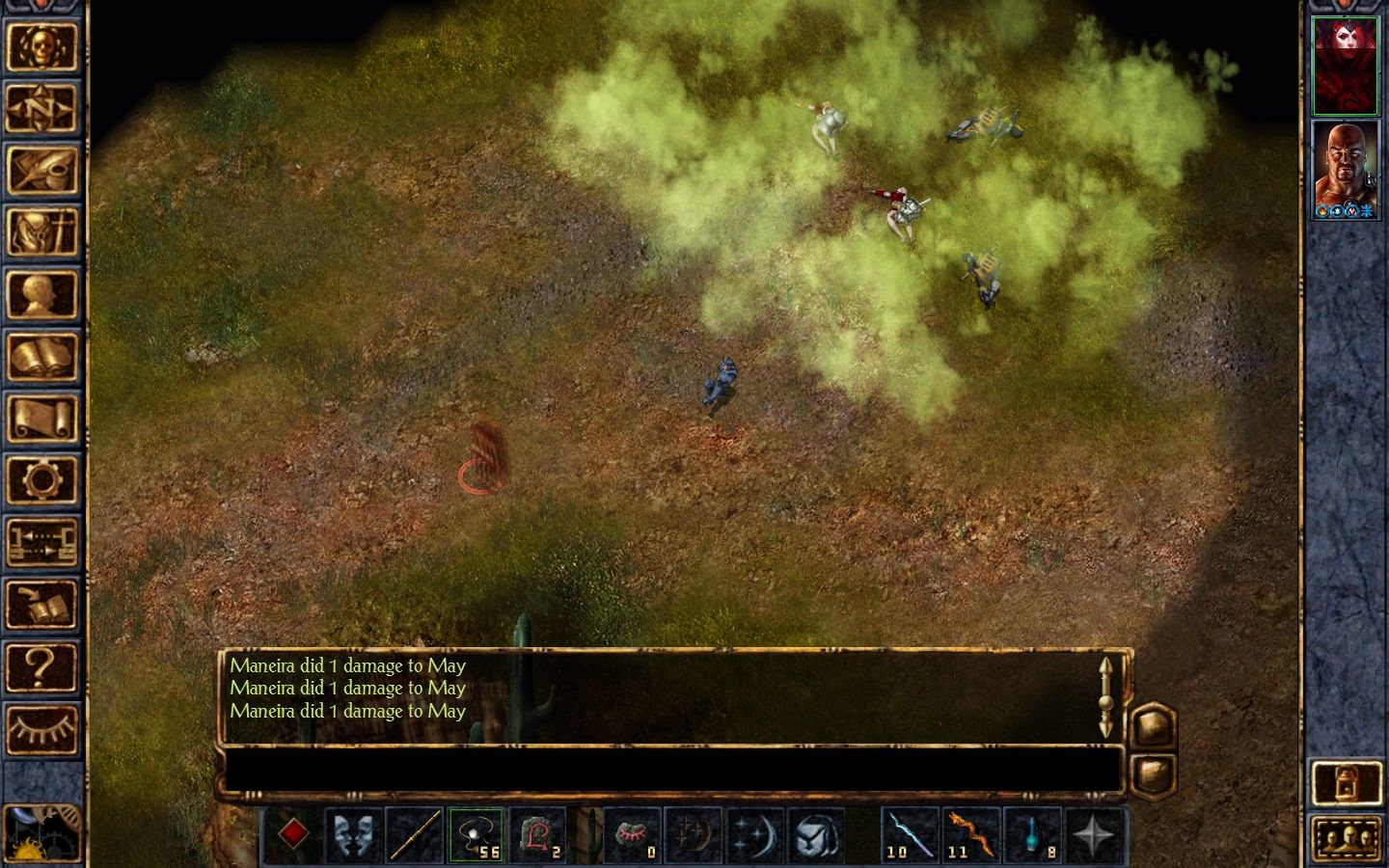Open the mage spellbook
The width and height of the screenshot is (1389, 868).
coord(41,357)
